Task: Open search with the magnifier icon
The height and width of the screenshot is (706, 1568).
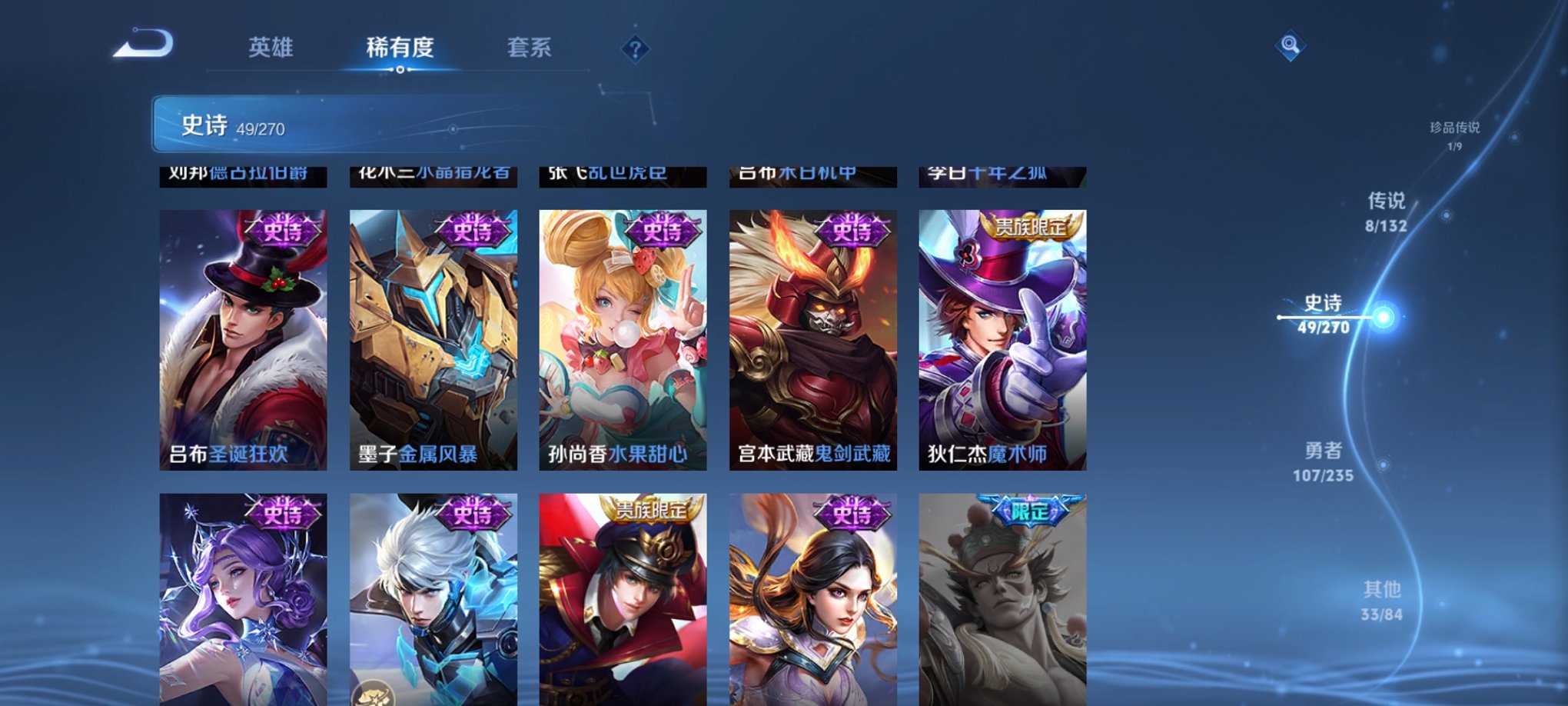Action: [x=1291, y=45]
